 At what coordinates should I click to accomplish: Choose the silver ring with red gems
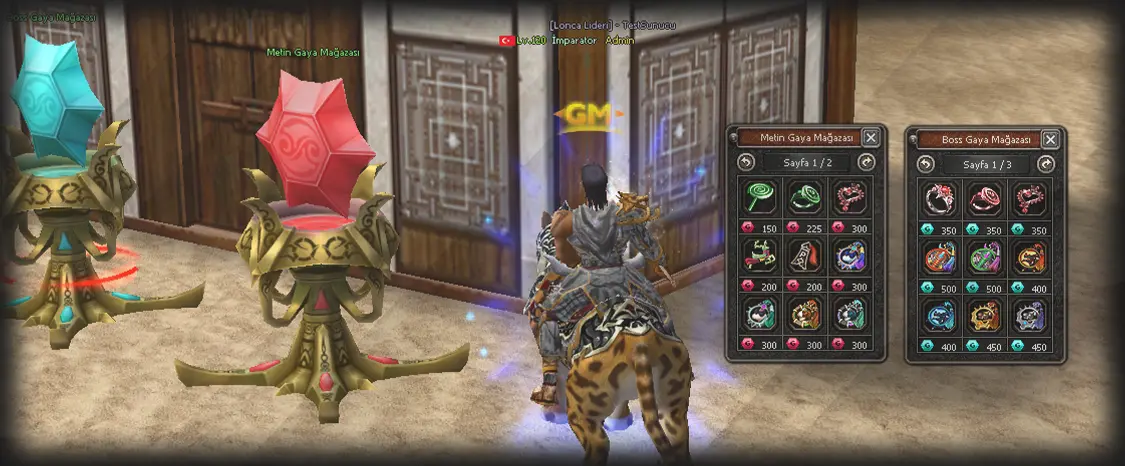[x=940, y=197]
